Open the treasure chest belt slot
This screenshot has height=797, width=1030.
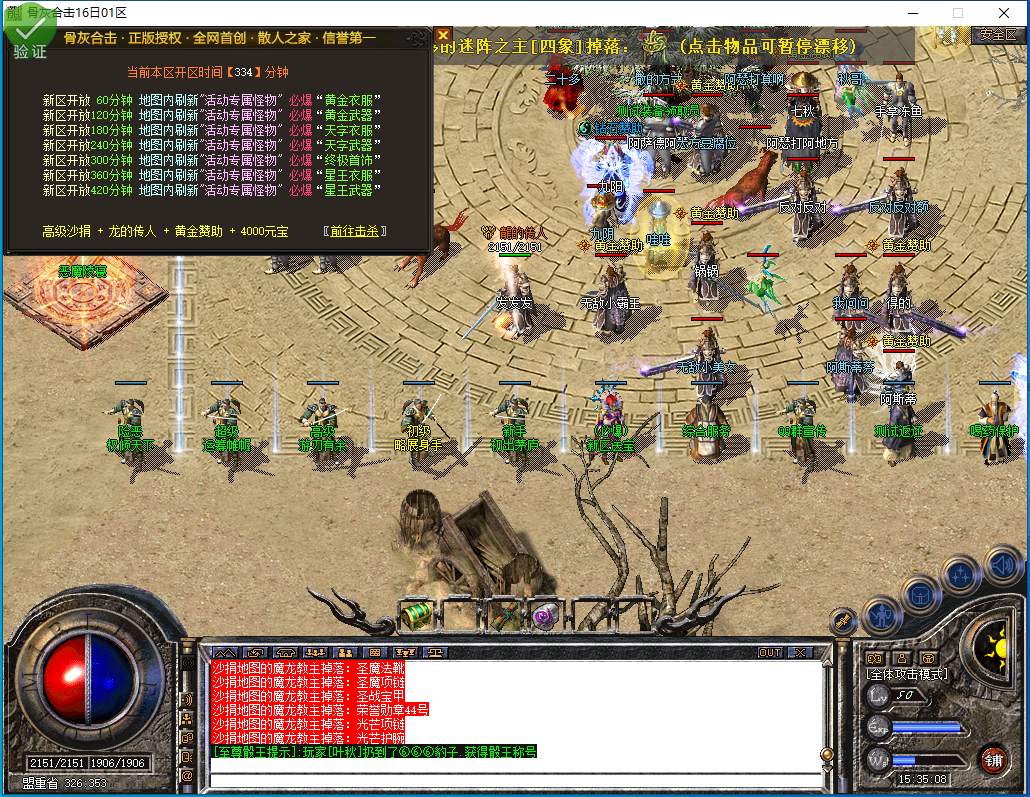click(x=416, y=614)
